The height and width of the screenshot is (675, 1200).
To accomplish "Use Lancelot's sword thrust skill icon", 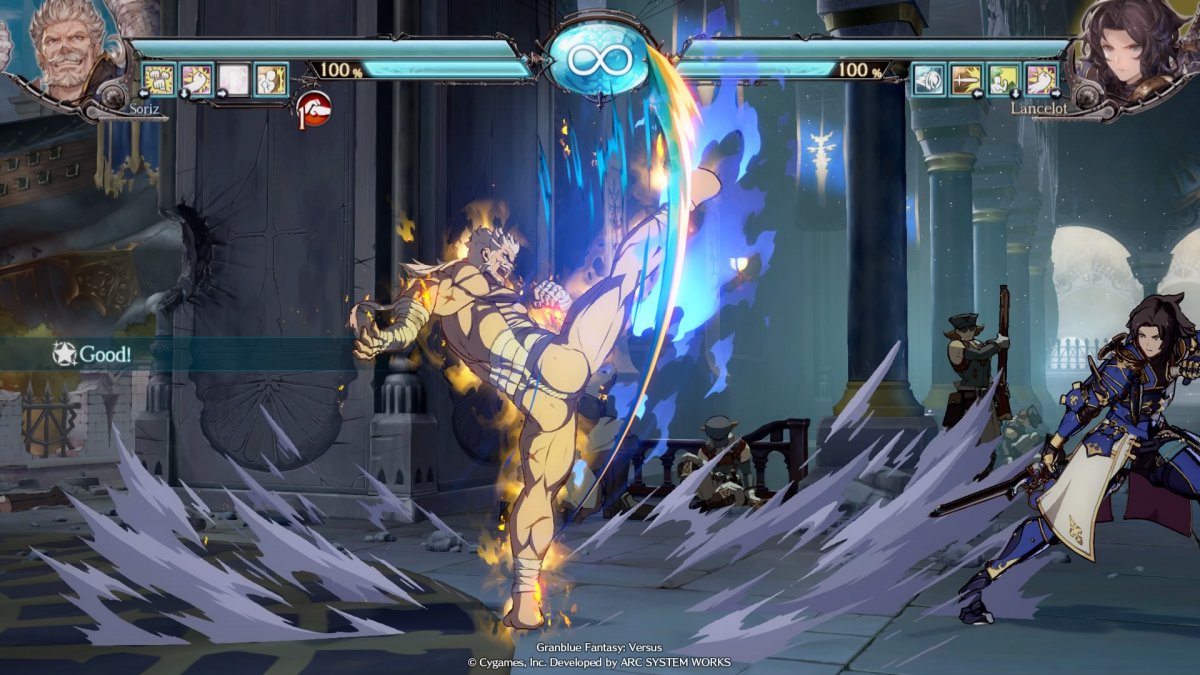I will (966, 78).
